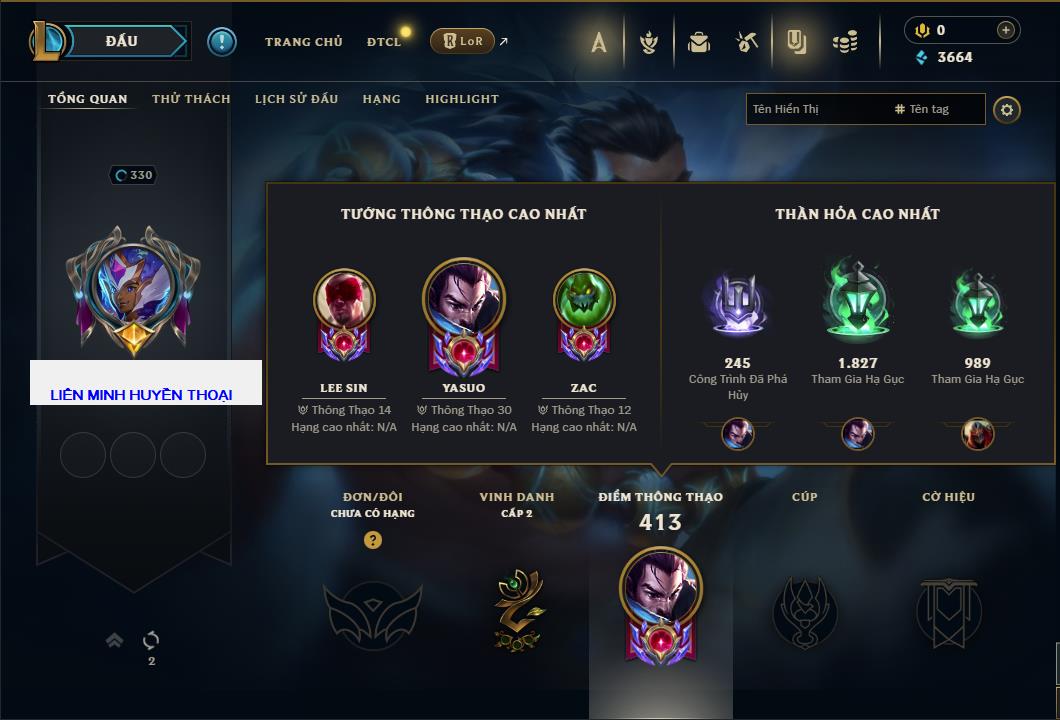Focus the Tên Hiển Thị search field
This screenshot has height=720, width=1060.
click(815, 109)
